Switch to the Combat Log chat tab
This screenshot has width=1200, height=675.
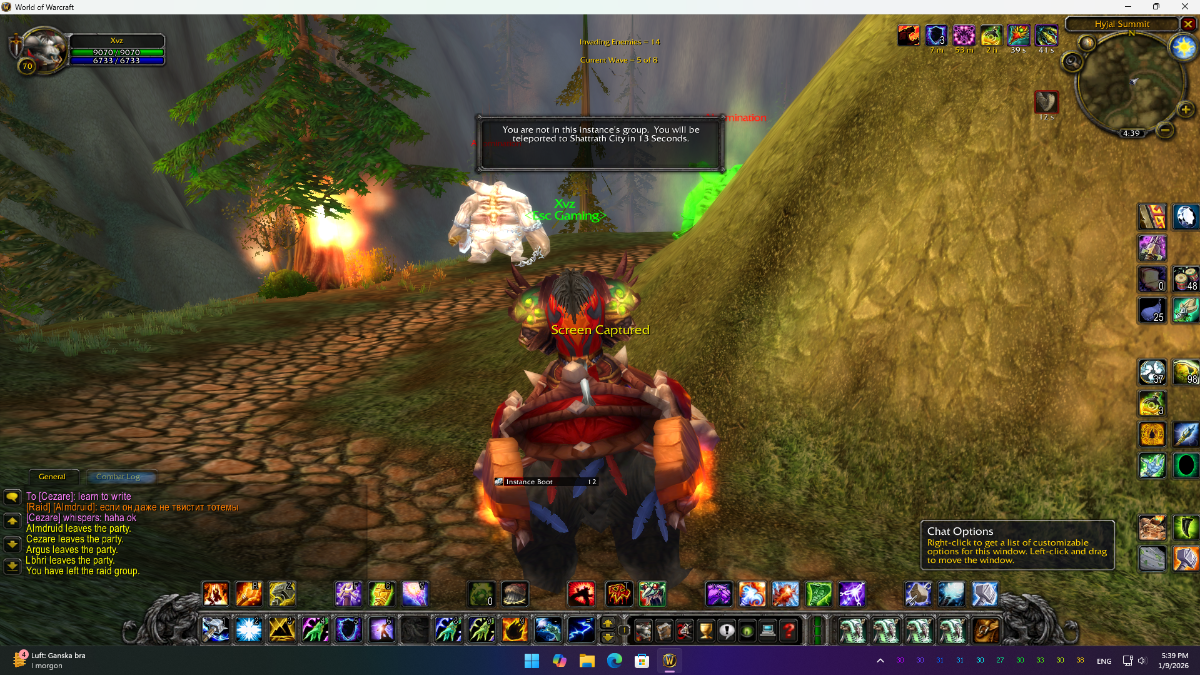pos(118,477)
